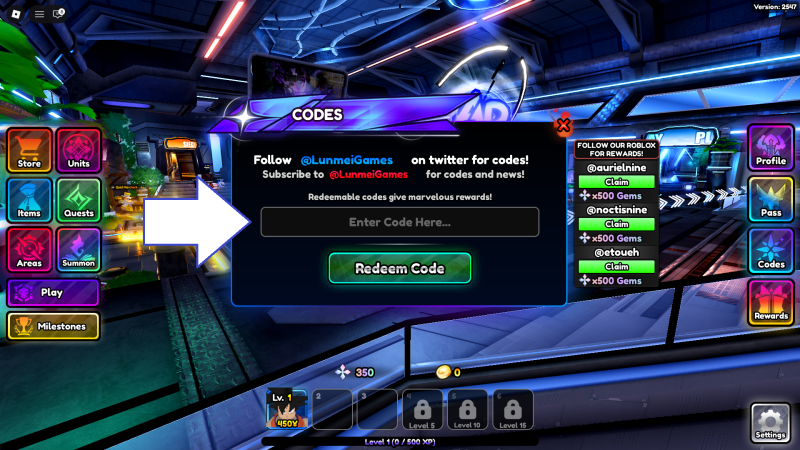This screenshot has width=800, height=450.
Task: Redeem the entered code
Action: tap(400, 268)
